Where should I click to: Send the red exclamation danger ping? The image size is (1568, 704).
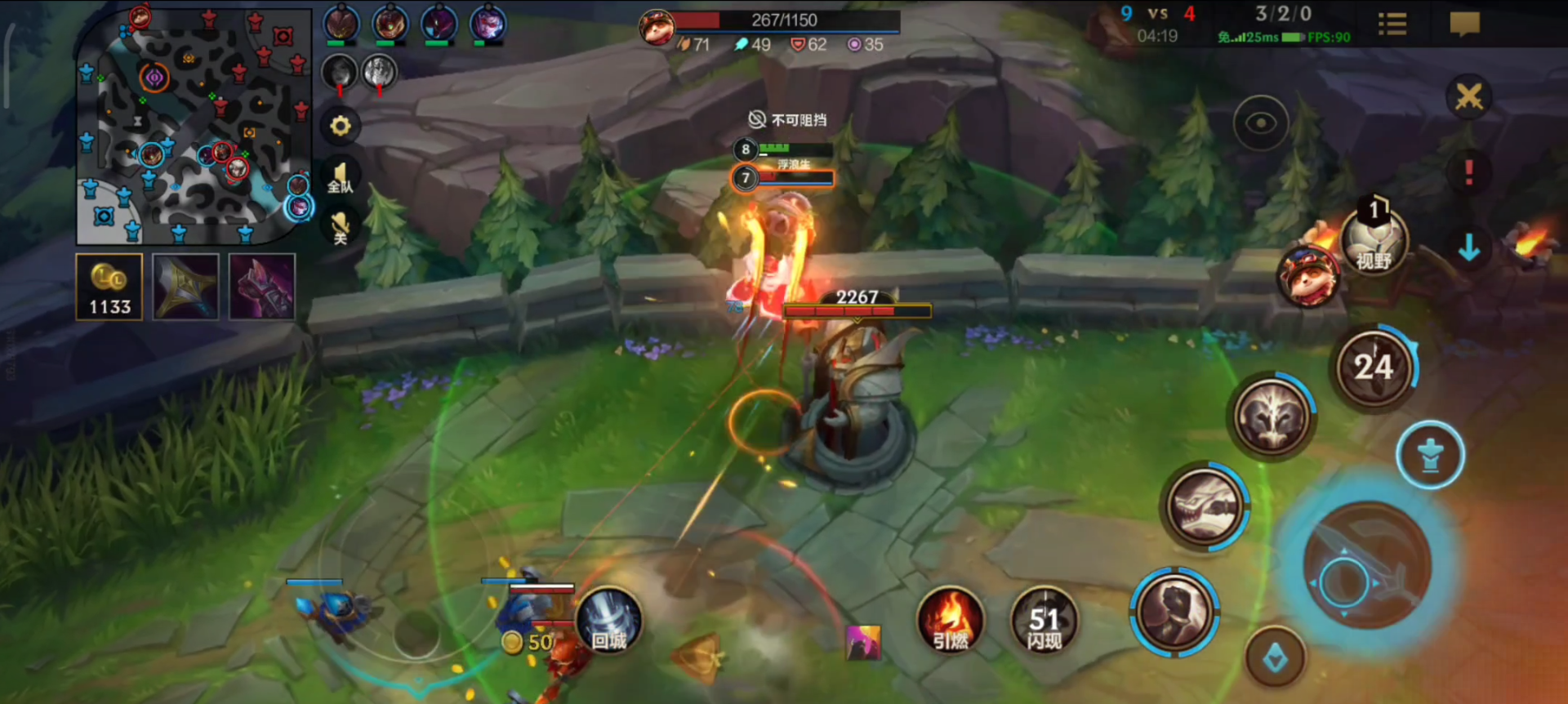coord(1468,172)
